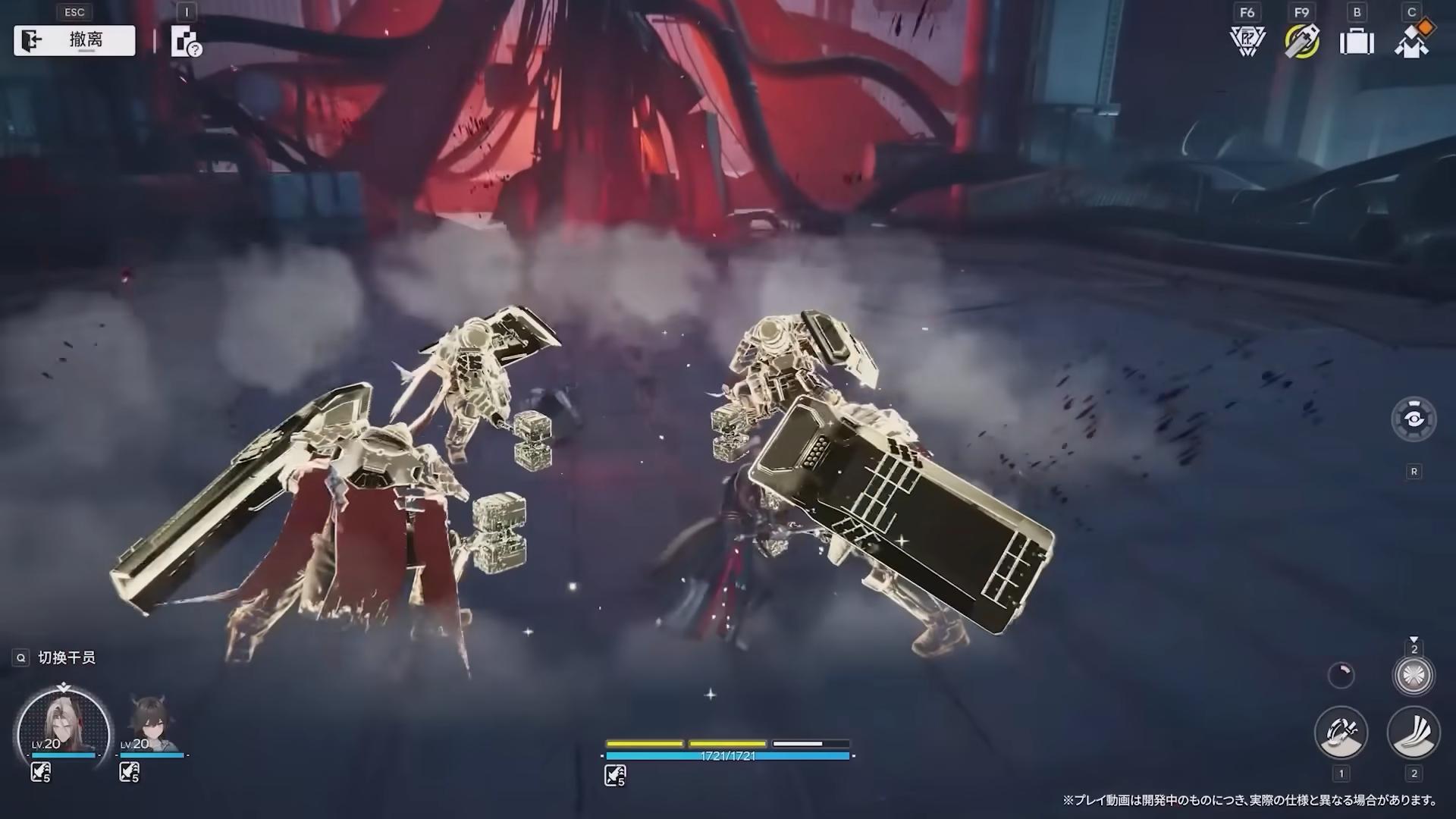Activate the lock-on eye icon on the right
1456x819 pixels.
[1414, 418]
